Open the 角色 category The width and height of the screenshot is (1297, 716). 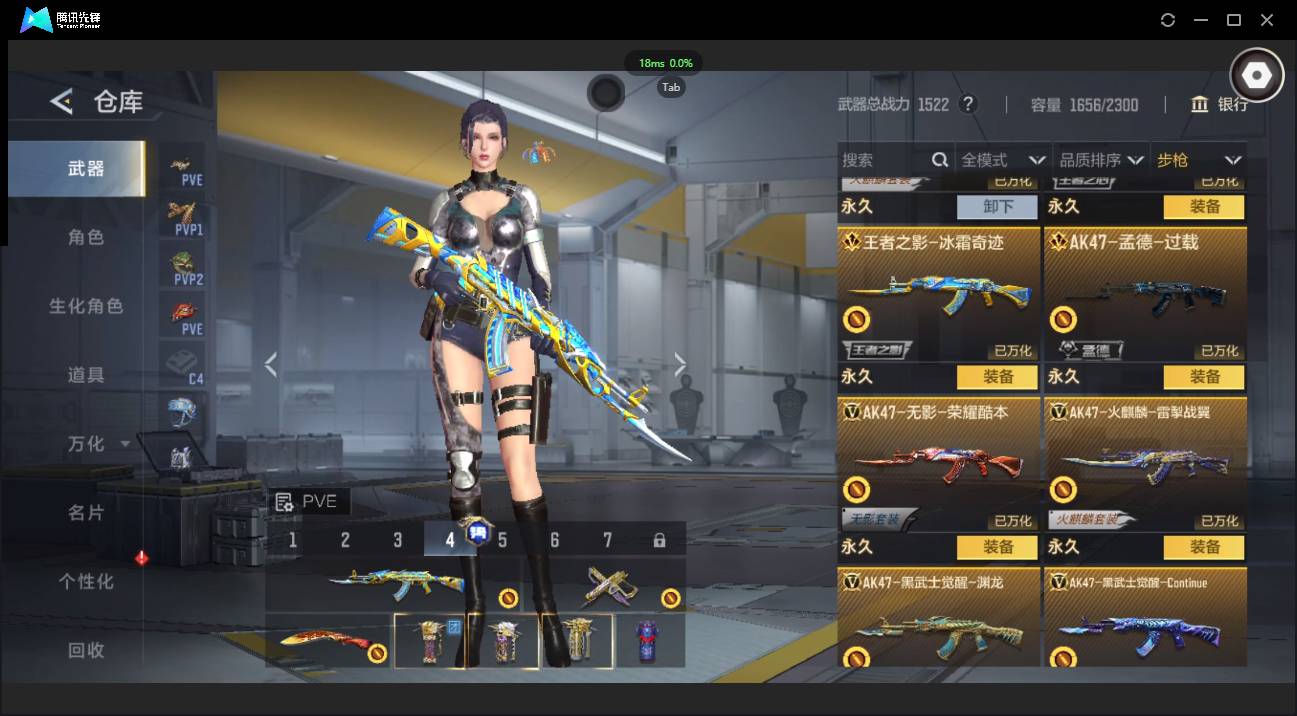click(86, 238)
